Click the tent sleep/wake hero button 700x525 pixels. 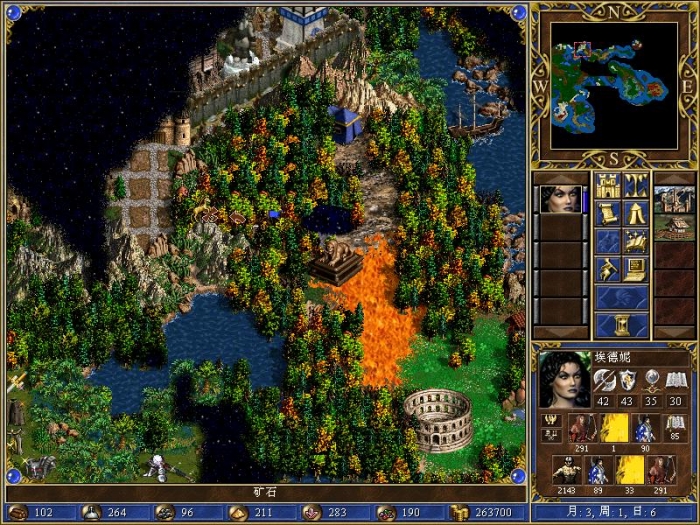636,213
